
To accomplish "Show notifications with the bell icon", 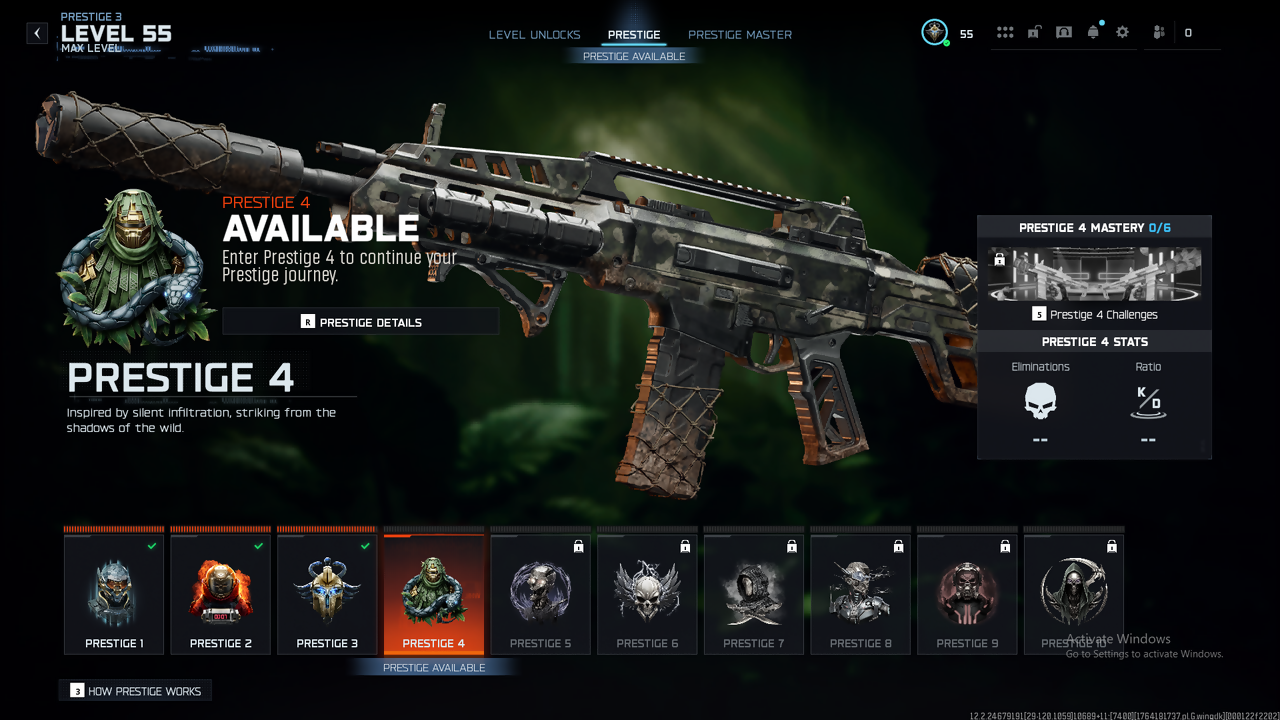I will point(1093,32).
